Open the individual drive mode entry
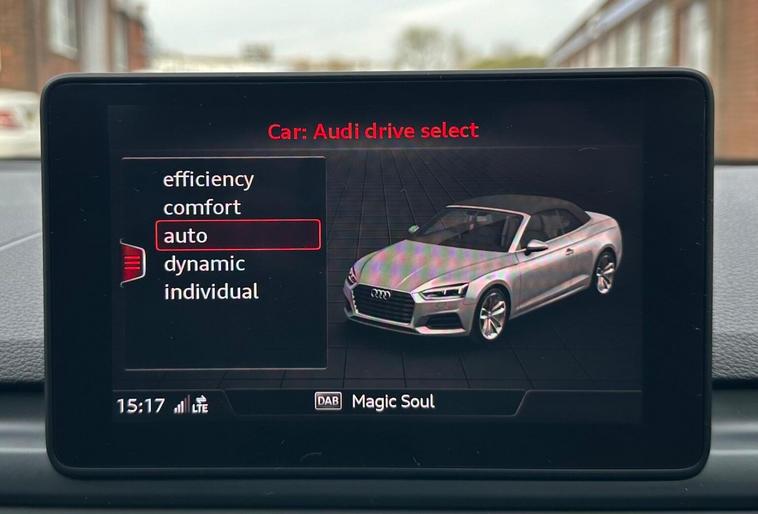The height and width of the screenshot is (514, 758). [x=211, y=292]
